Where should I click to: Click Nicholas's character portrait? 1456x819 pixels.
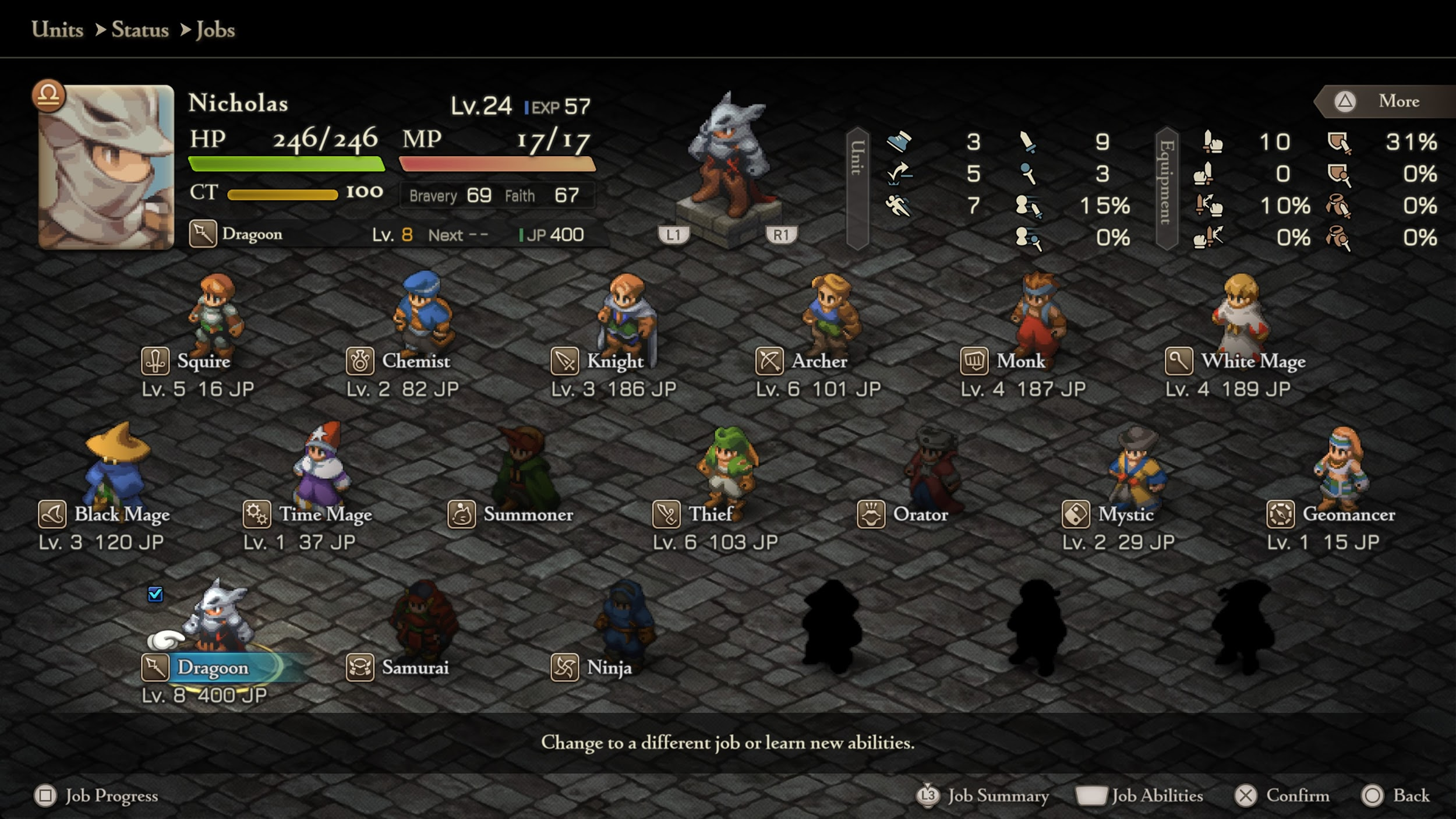click(105, 167)
